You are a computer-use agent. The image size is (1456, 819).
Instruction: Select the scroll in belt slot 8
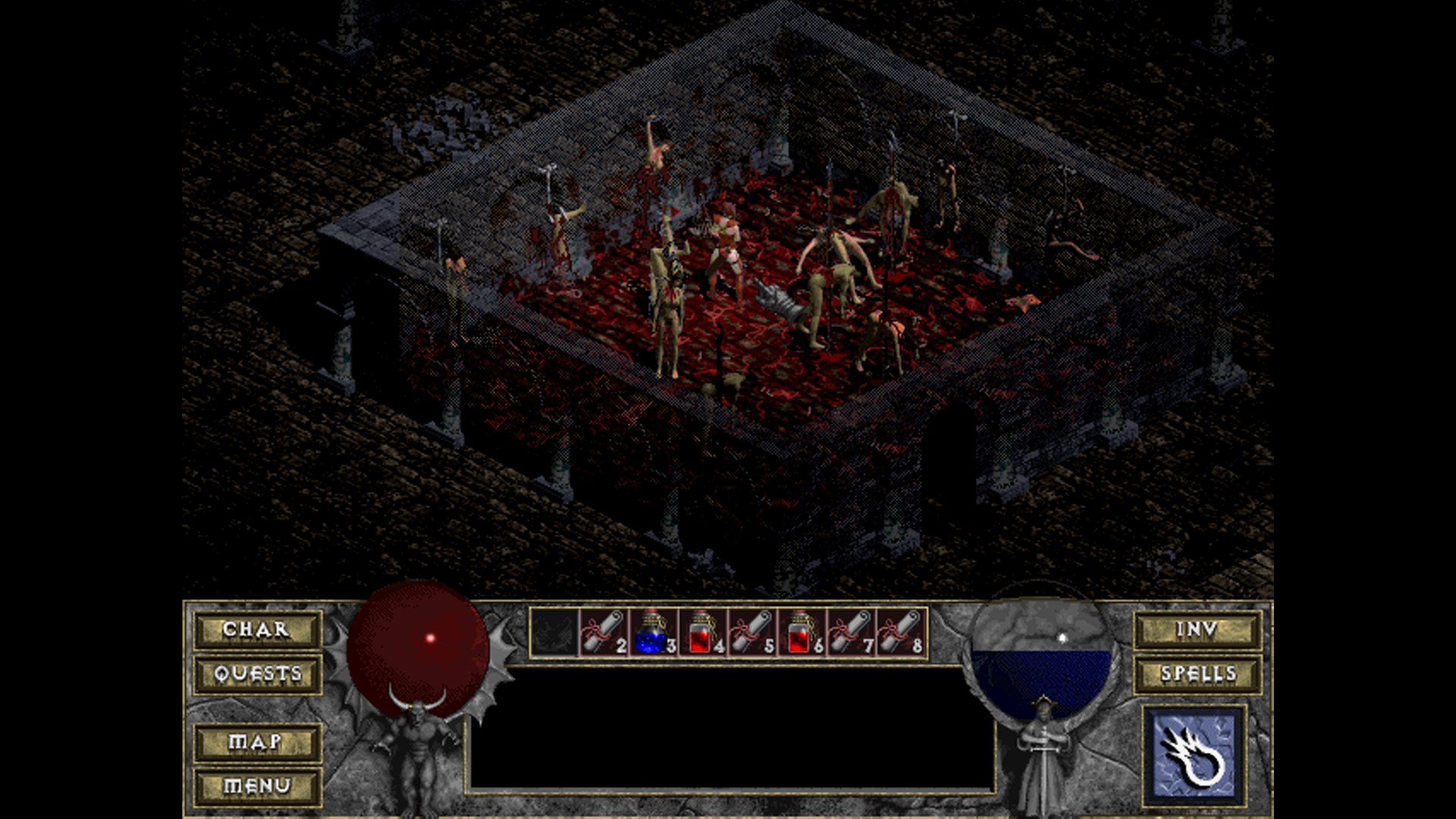pyautogui.click(x=900, y=632)
